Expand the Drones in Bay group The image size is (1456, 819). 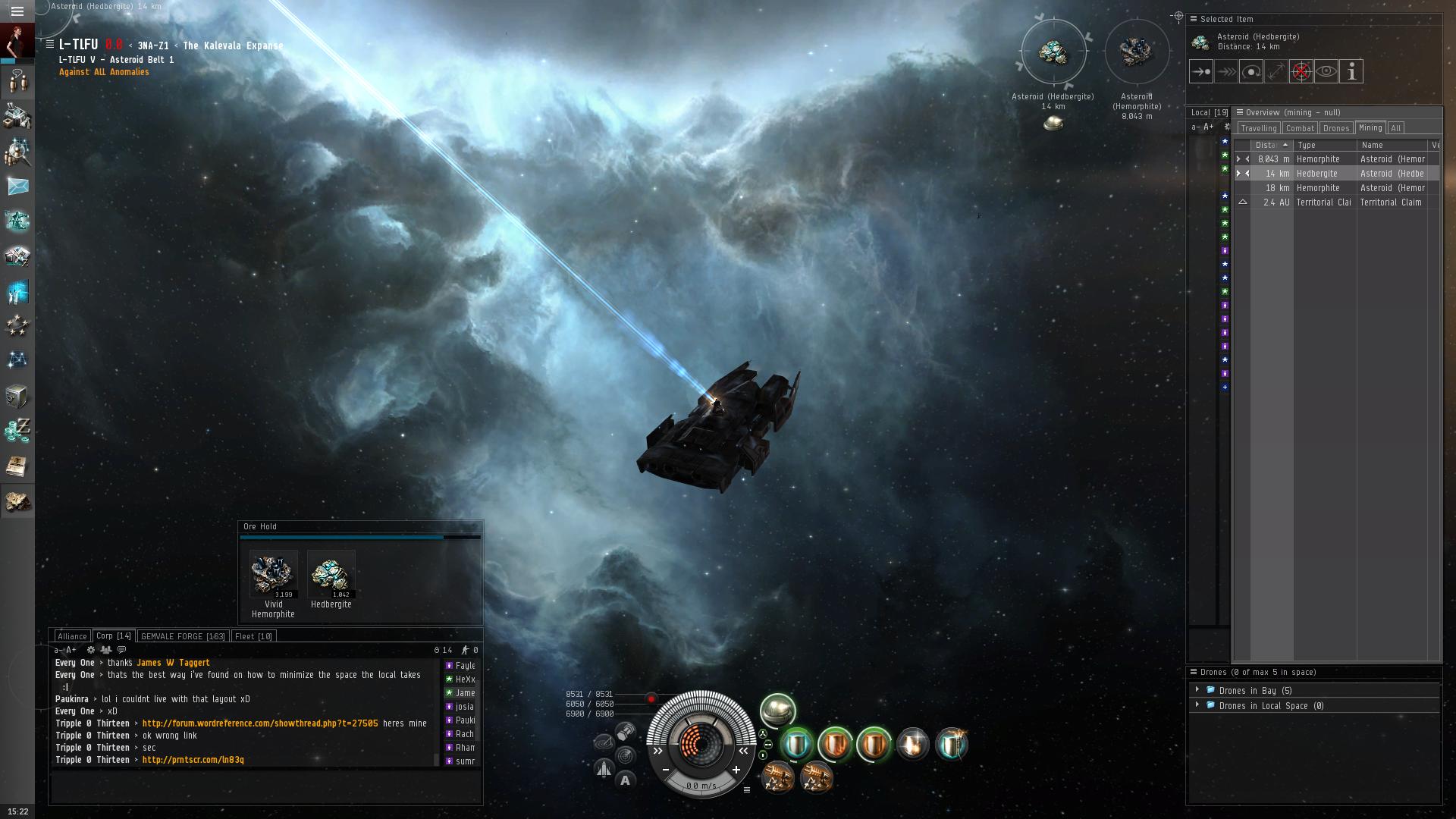pos(1197,690)
